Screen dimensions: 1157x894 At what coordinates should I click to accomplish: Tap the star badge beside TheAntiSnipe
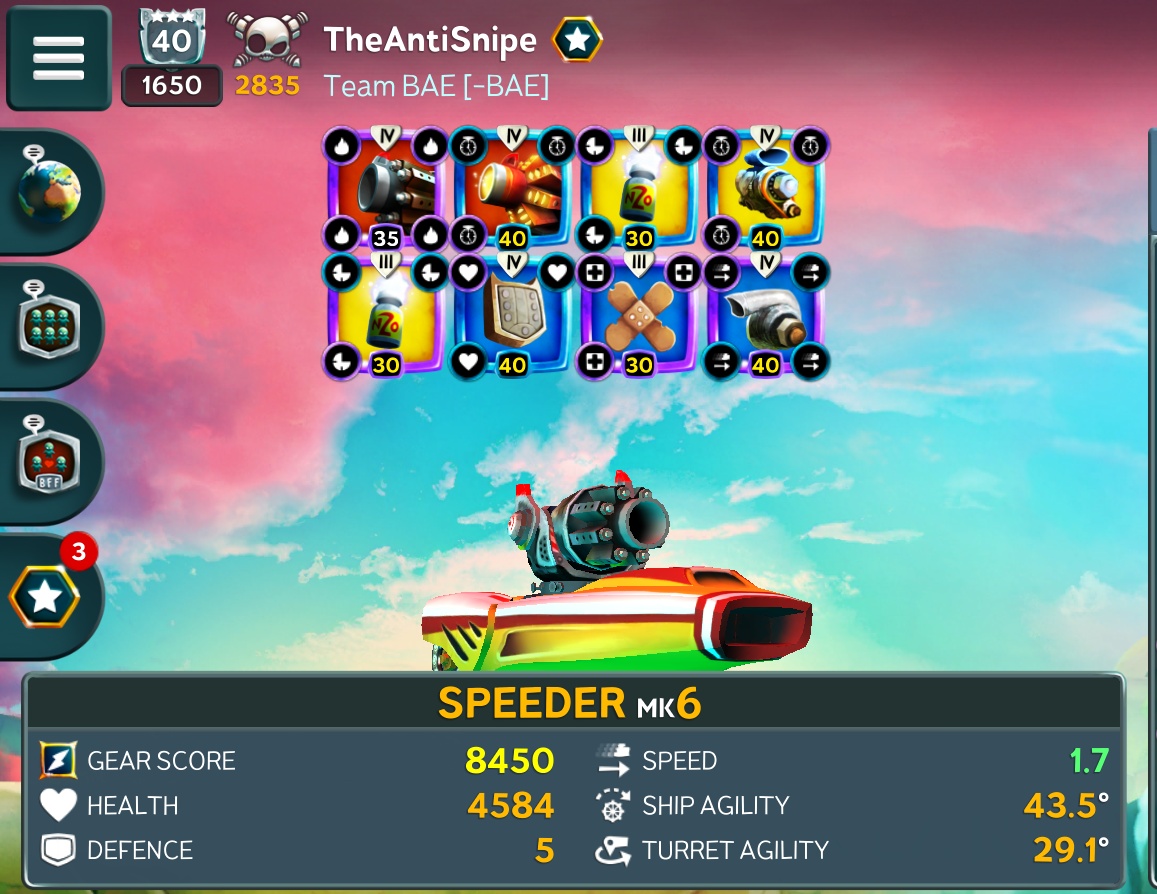point(577,40)
